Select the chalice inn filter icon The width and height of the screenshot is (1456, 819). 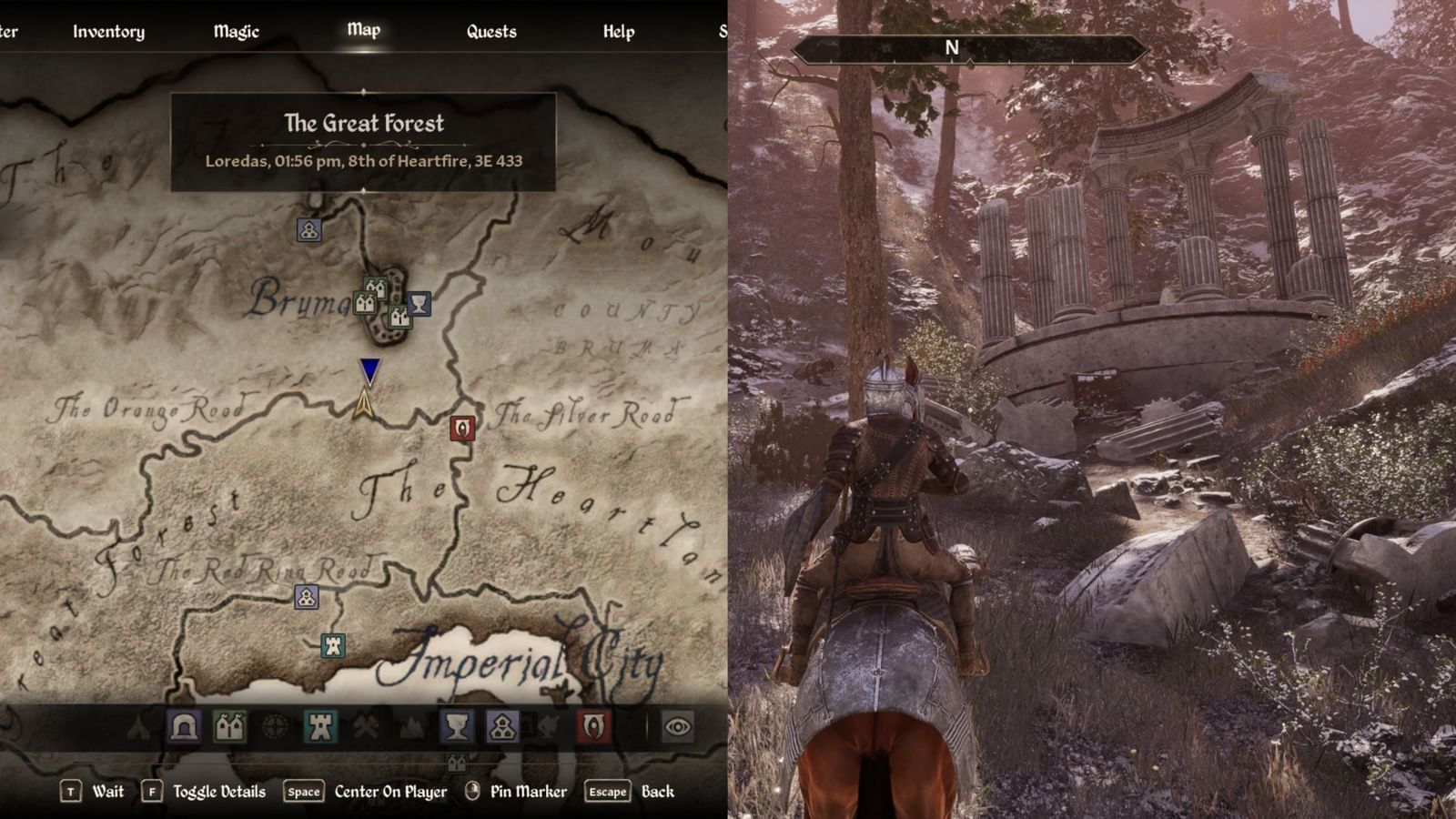[458, 728]
